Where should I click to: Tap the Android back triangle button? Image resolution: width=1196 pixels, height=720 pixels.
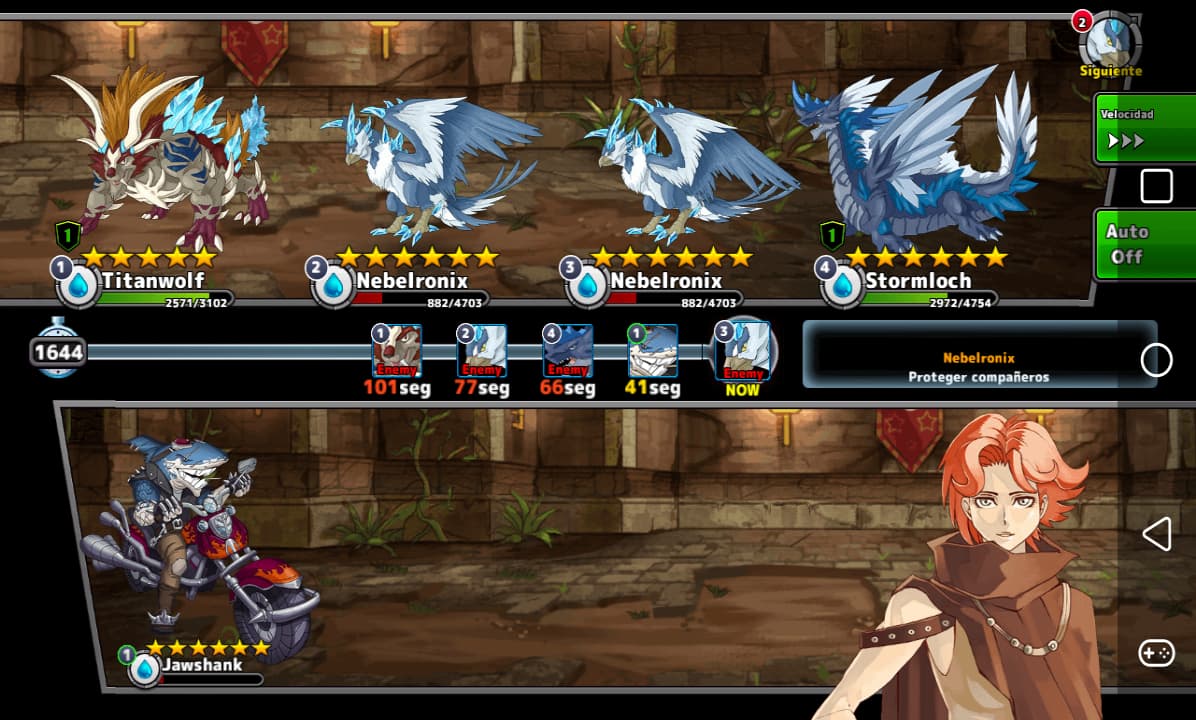coord(1156,534)
